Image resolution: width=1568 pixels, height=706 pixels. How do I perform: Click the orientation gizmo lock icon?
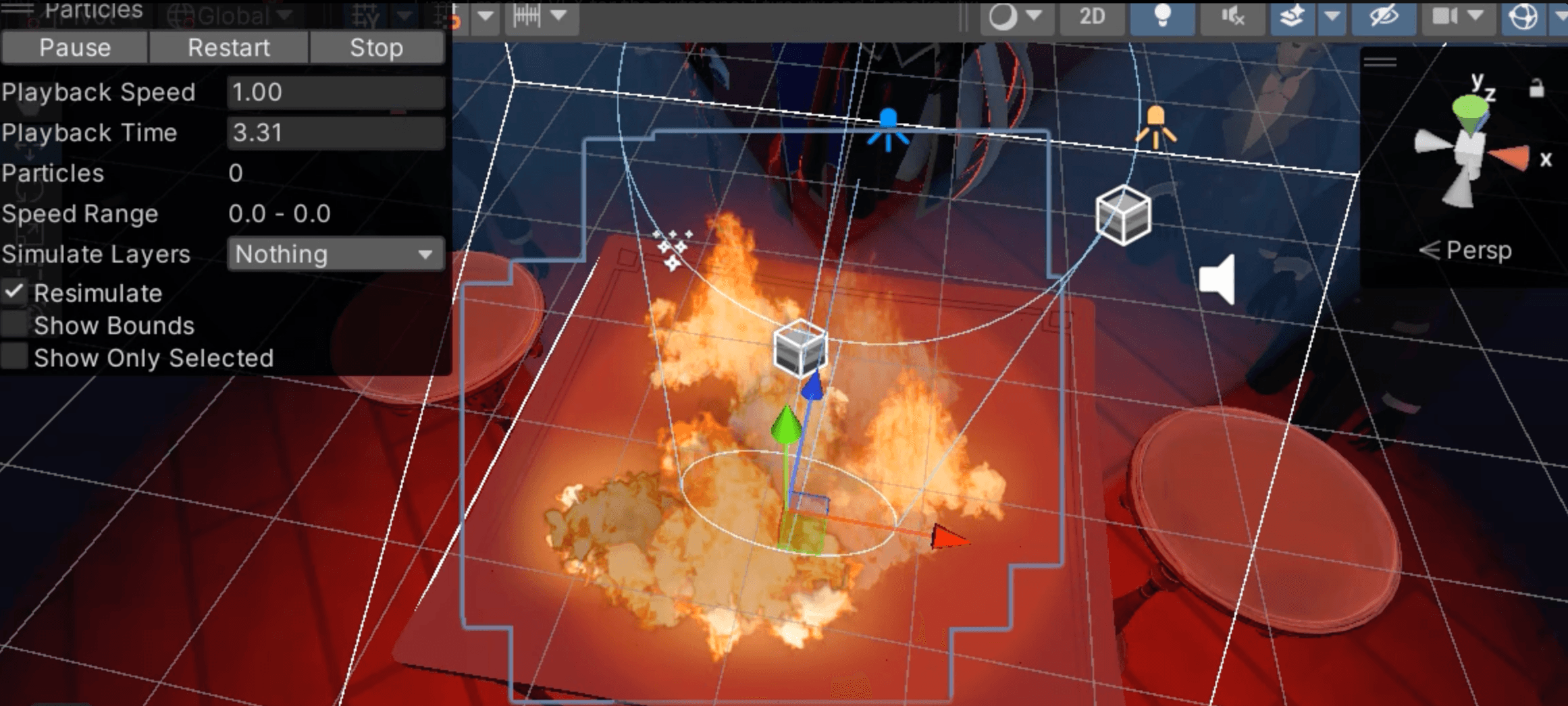[1536, 88]
